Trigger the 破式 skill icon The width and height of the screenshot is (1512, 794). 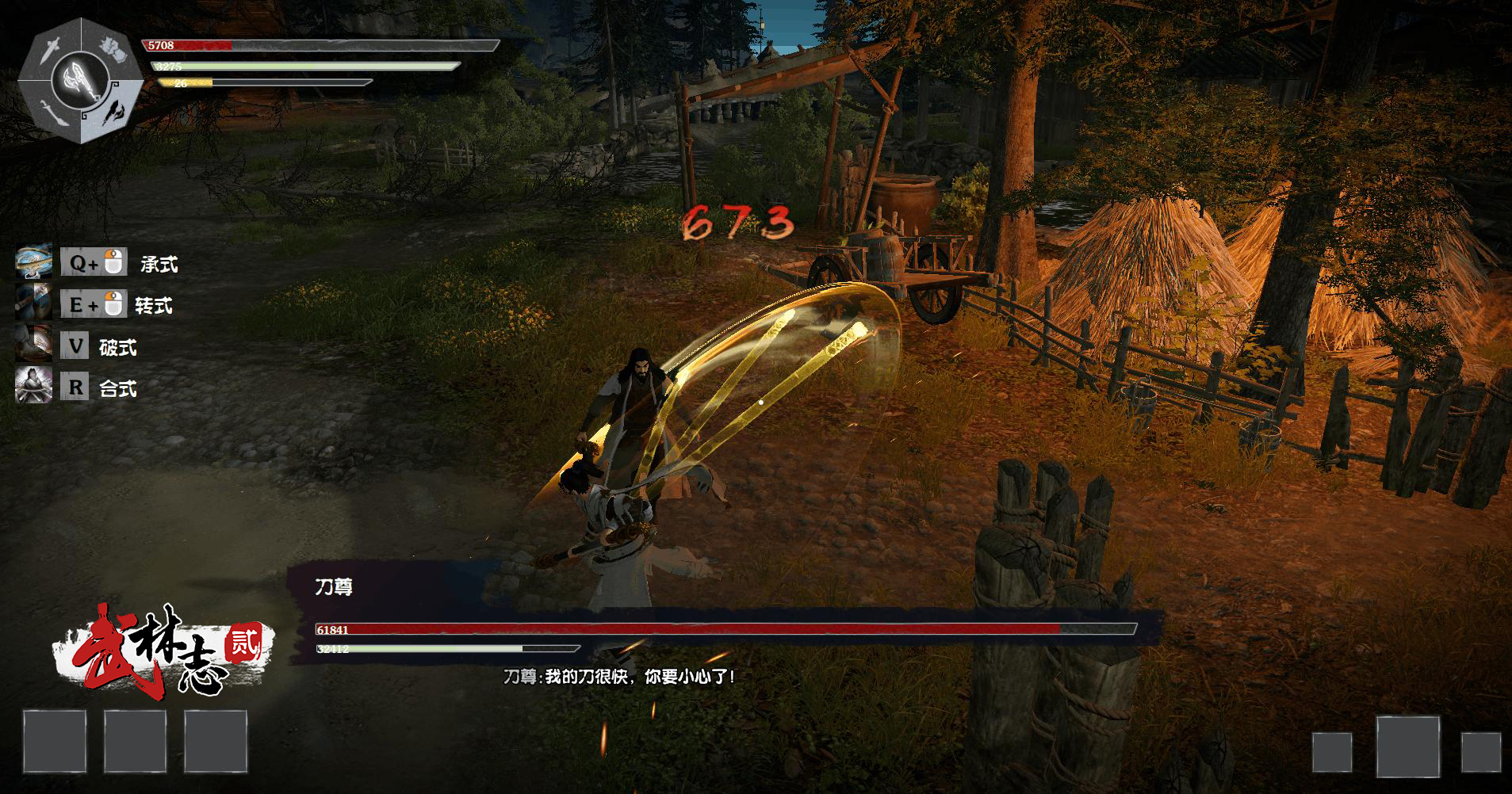pos(33,345)
